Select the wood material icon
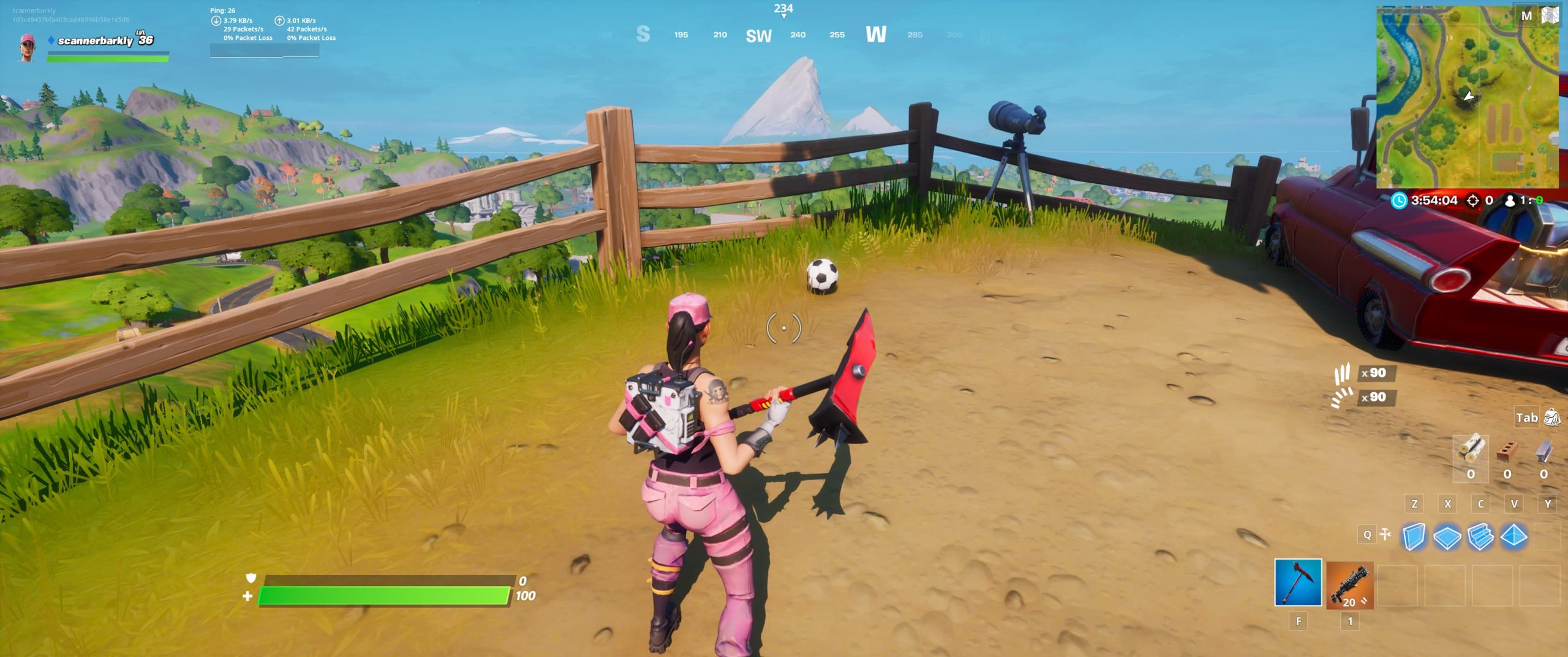This screenshot has width=1568, height=657. 1471,449
